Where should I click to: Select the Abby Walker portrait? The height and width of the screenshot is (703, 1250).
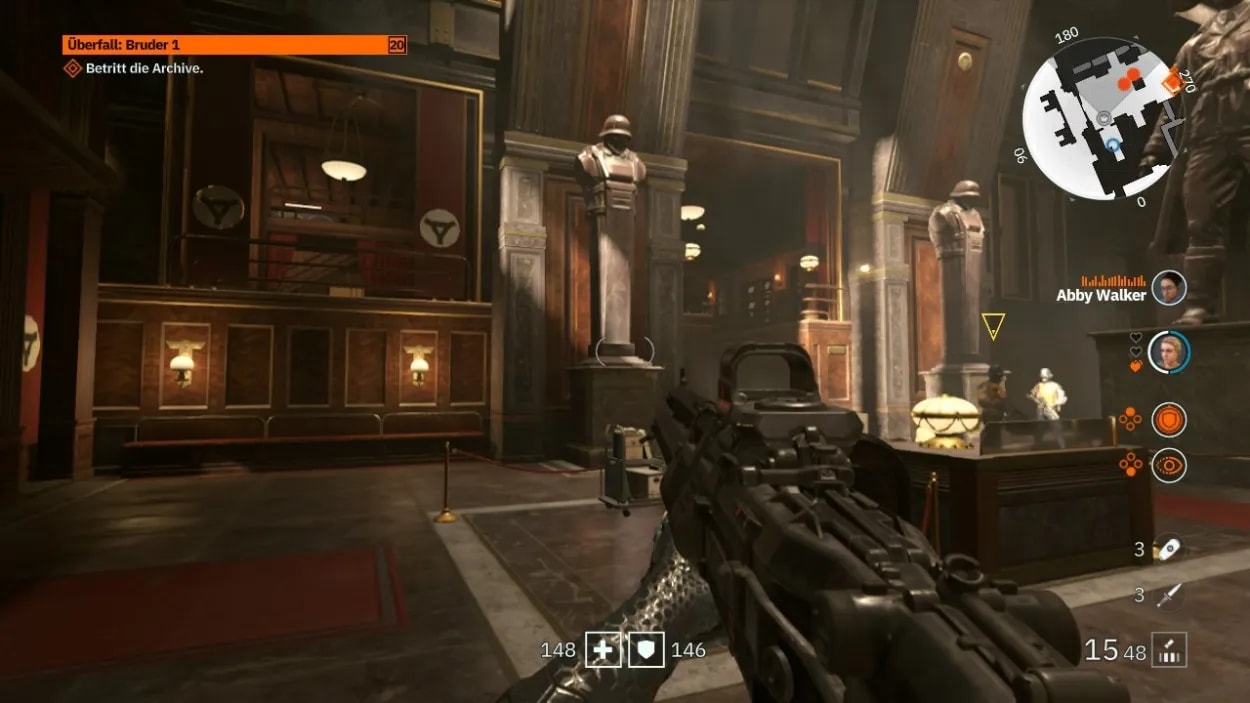point(1168,288)
